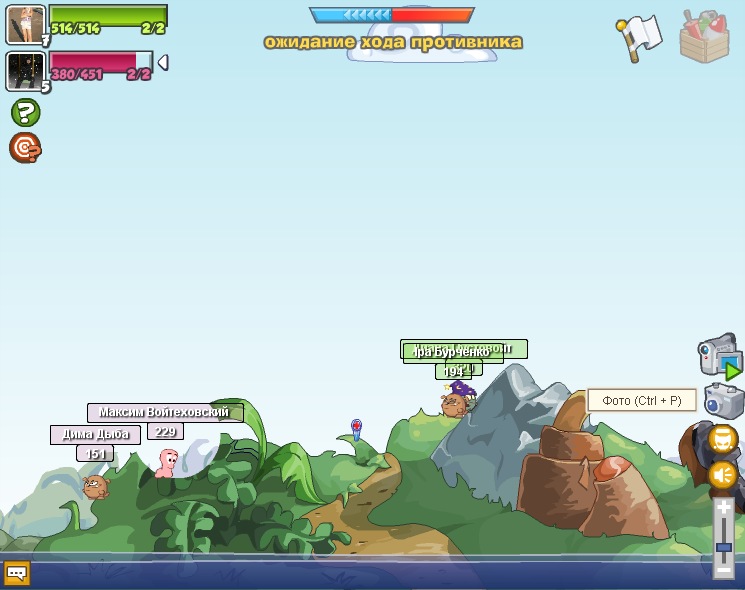Image resolution: width=745 pixels, height=590 pixels.
Task: Open the weapons crate
Action: coord(704,37)
